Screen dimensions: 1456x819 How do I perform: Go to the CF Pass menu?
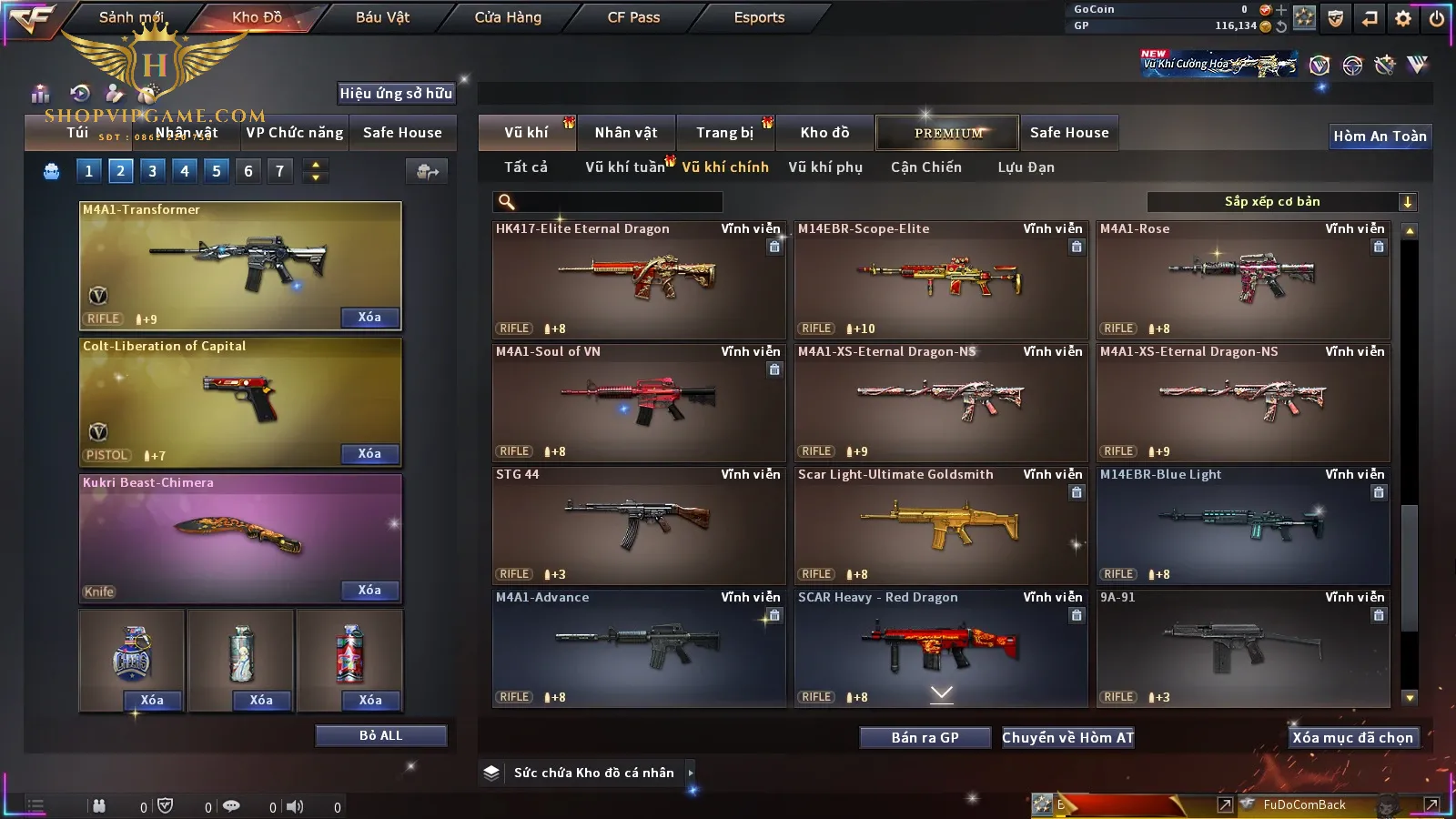[633, 17]
